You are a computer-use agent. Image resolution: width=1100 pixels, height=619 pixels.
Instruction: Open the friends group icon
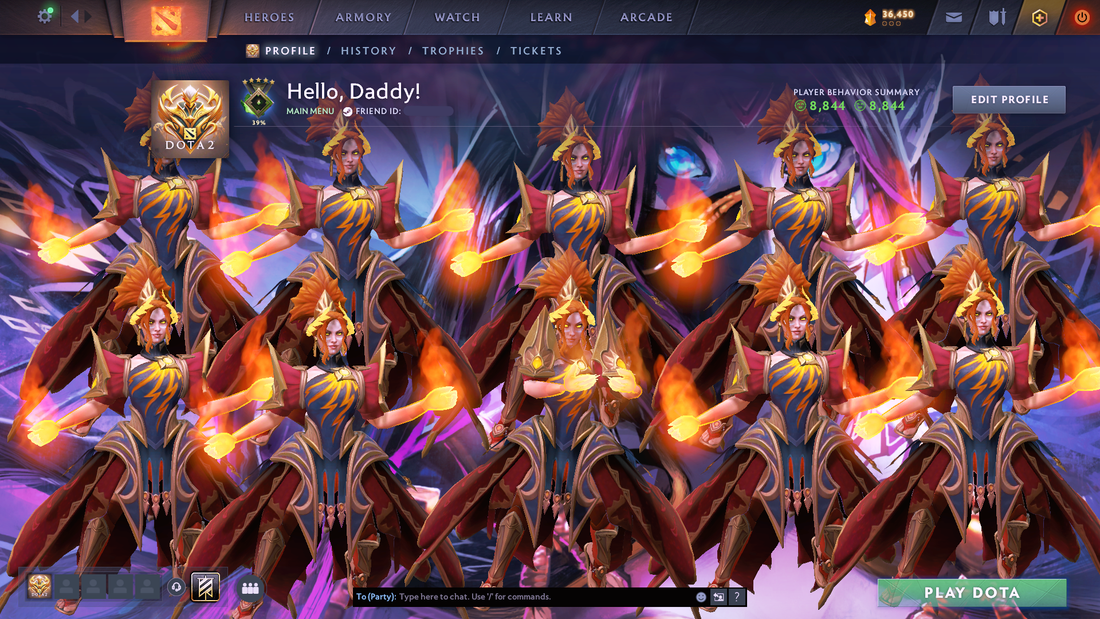pyautogui.click(x=250, y=588)
